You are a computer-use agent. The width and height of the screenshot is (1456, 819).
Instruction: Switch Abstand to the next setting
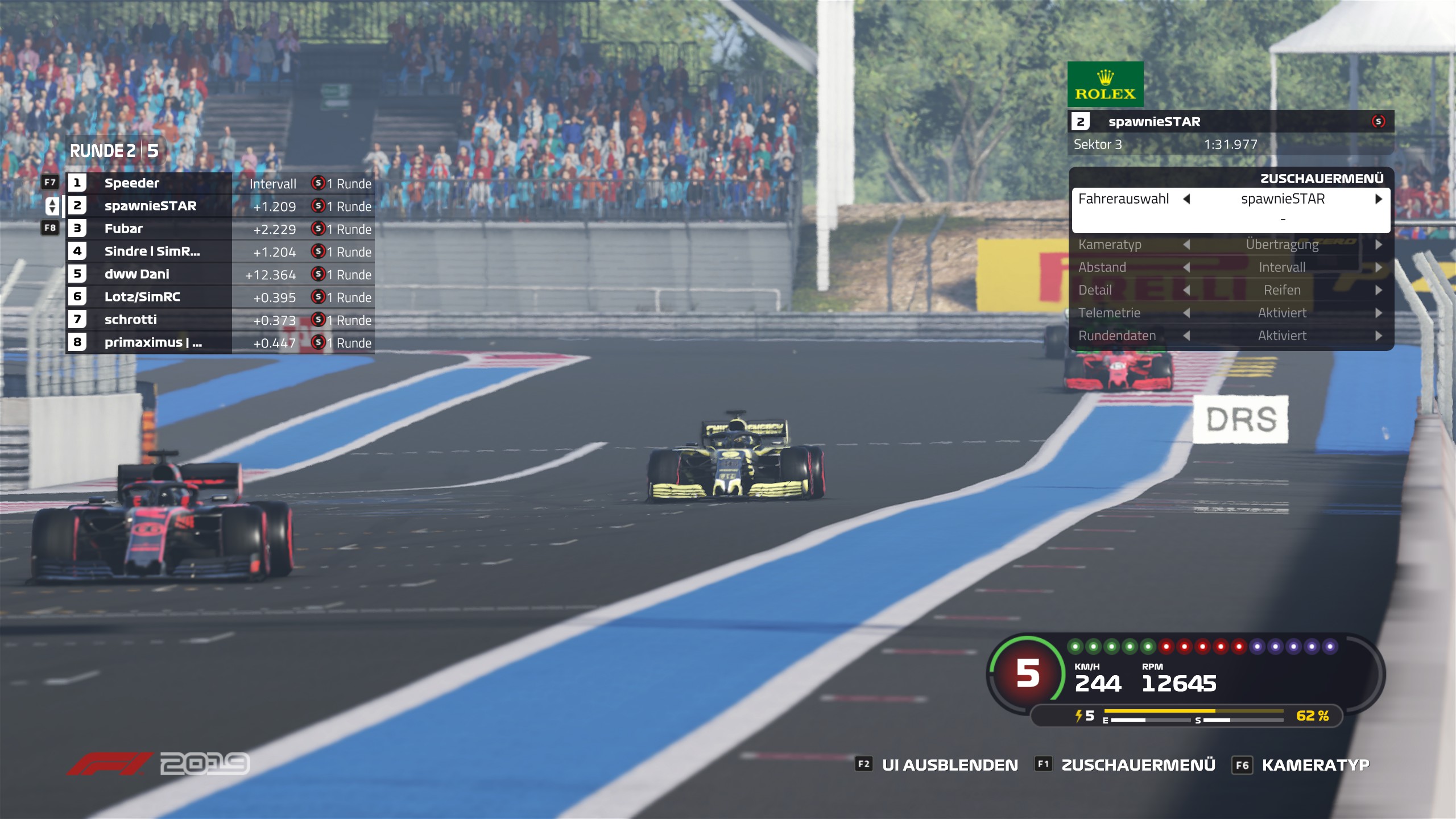click(x=1379, y=267)
